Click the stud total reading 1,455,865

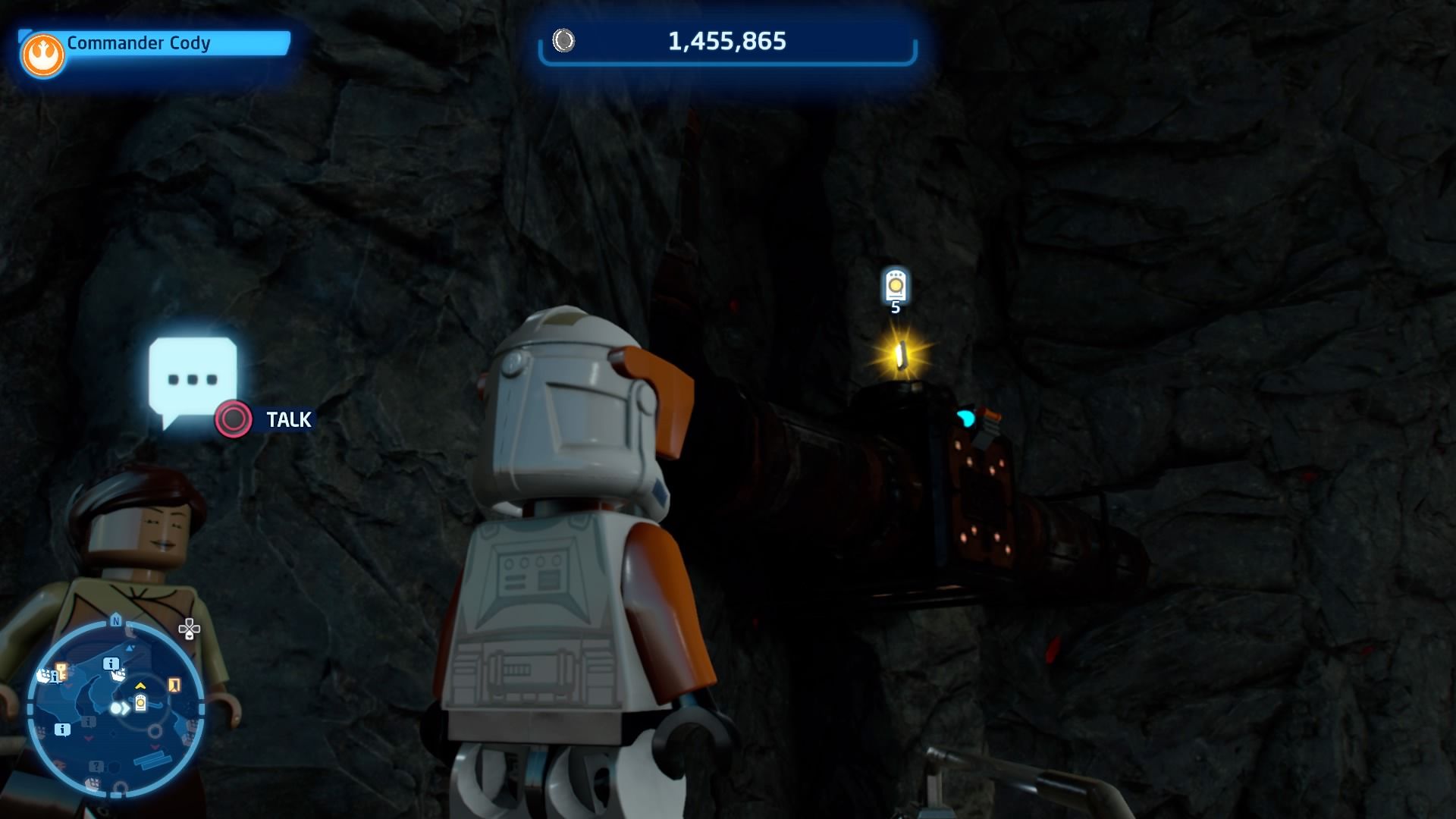pos(727,42)
